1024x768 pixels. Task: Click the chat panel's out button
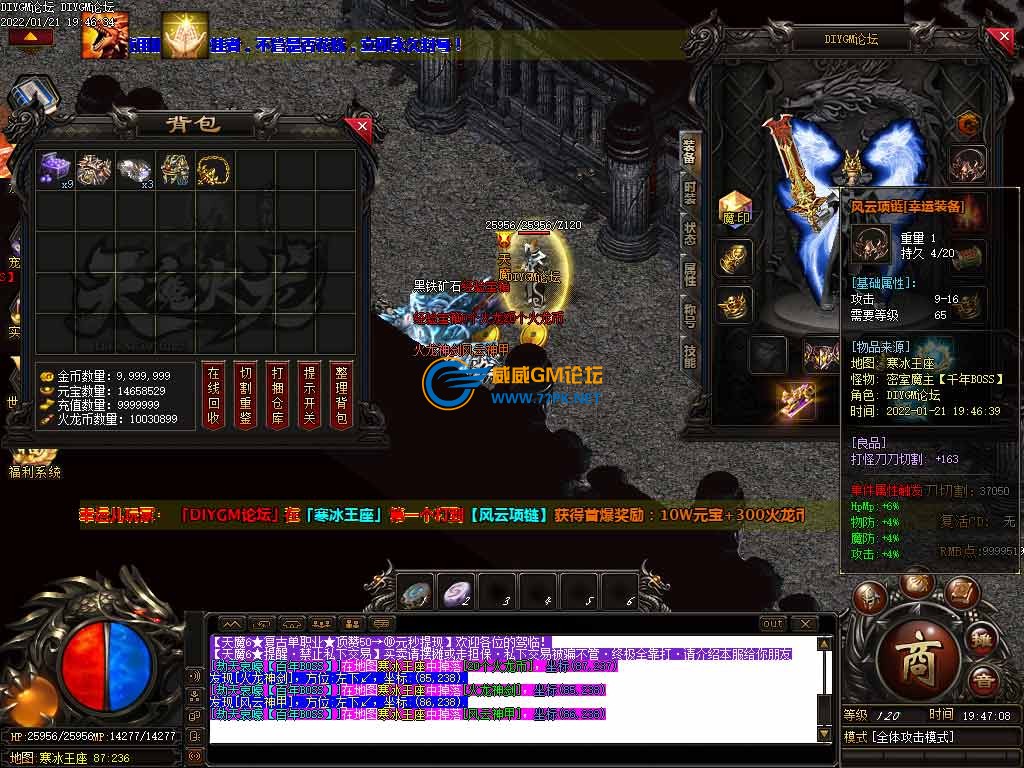pos(773,624)
